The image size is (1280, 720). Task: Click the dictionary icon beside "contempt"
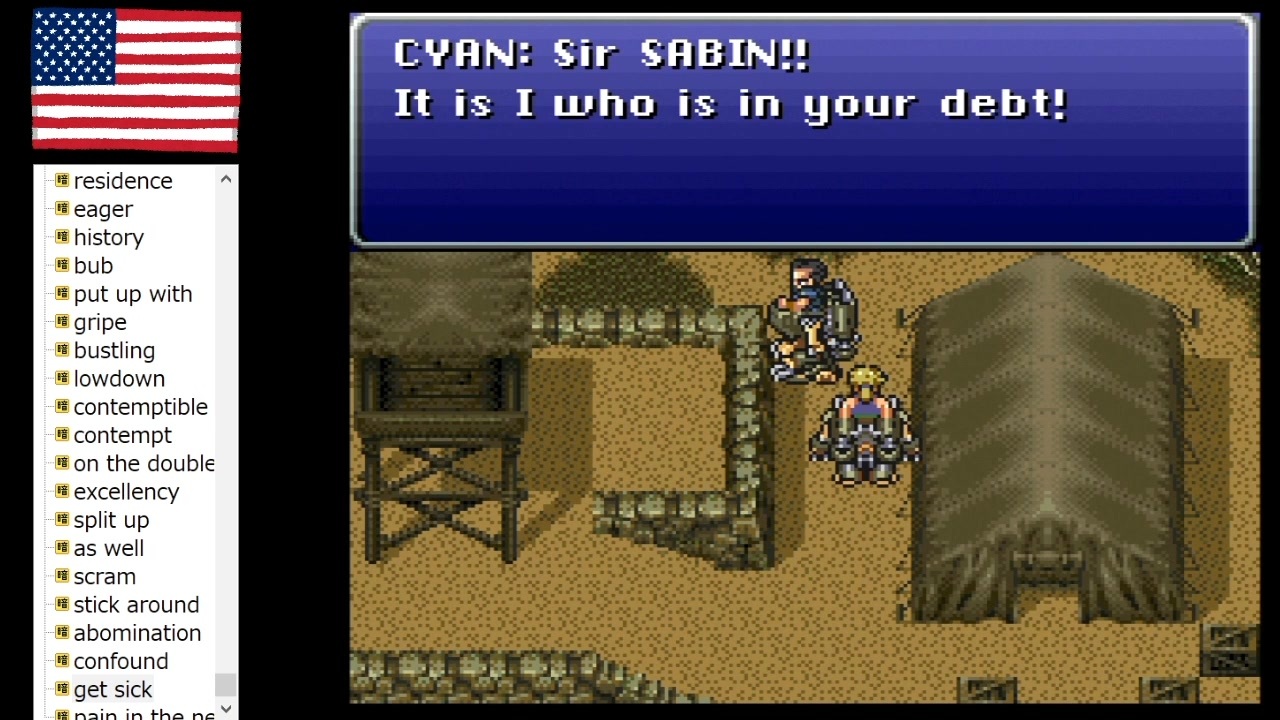point(60,435)
